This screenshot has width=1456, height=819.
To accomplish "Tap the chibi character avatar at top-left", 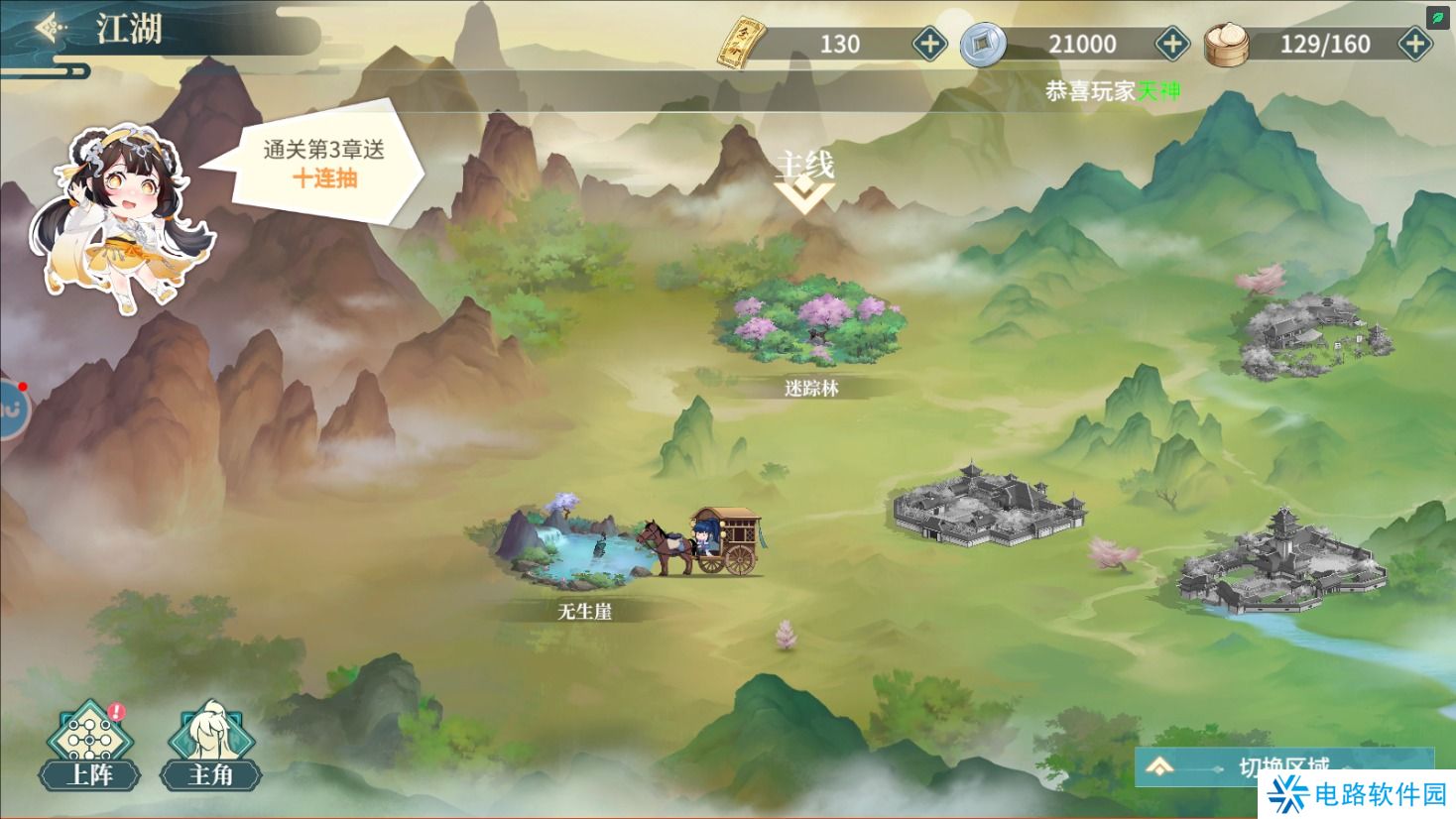I will tap(124, 213).
